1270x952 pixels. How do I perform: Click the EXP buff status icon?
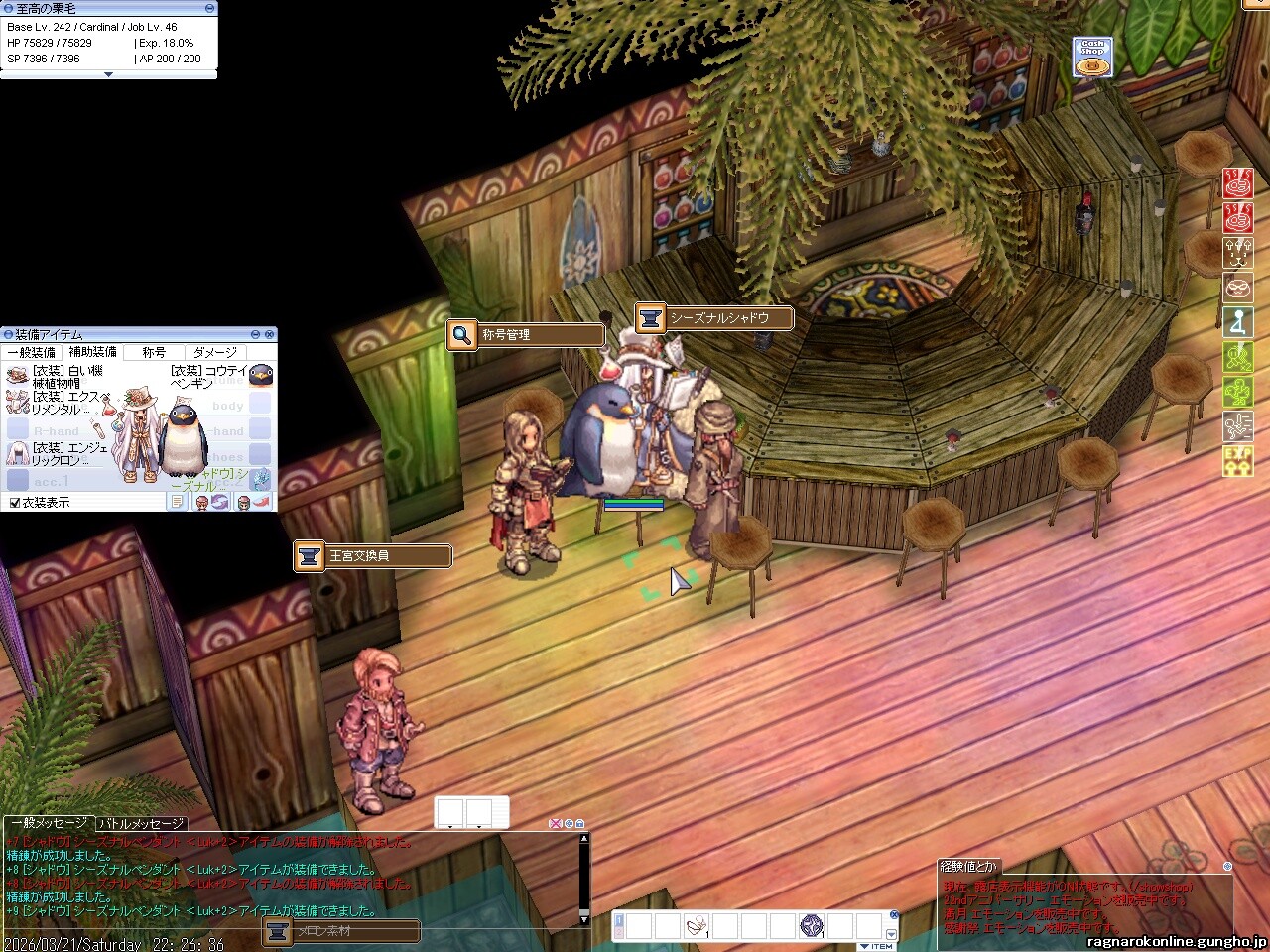tap(1237, 461)
